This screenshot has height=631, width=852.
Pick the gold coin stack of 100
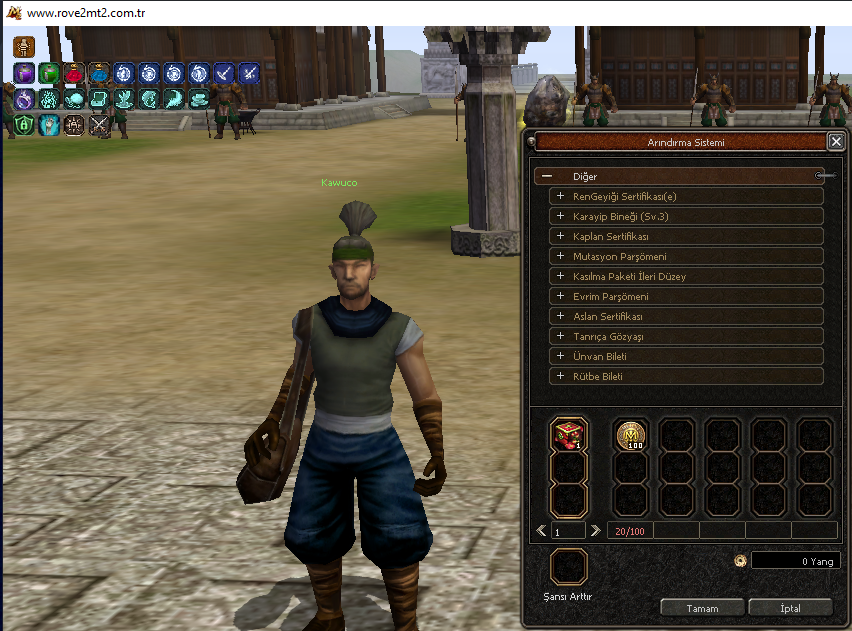(632, 435)
